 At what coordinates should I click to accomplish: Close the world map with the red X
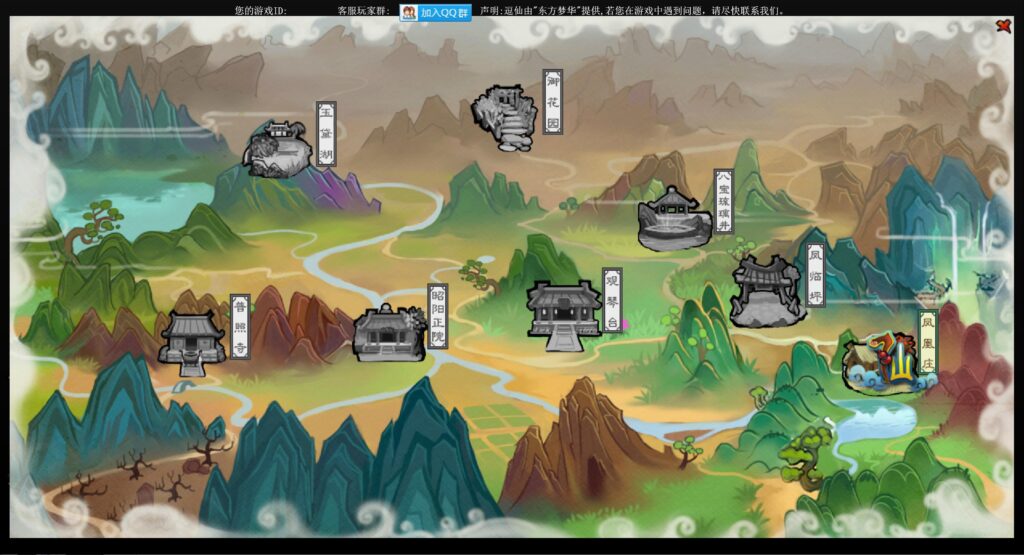(x=1003, y=27)
